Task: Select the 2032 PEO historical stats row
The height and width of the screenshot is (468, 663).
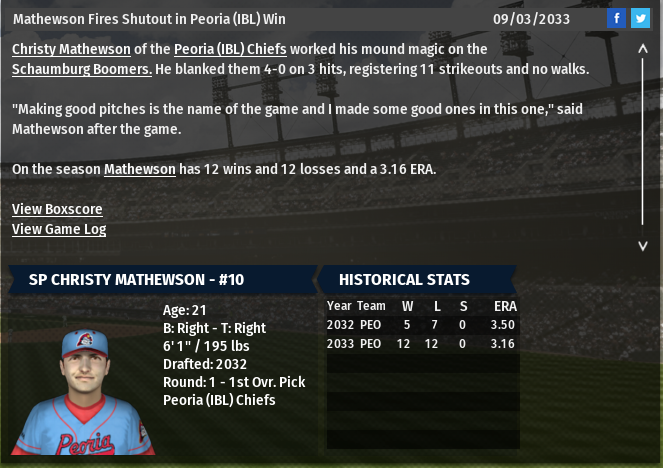Action: (x=422, y=325)
